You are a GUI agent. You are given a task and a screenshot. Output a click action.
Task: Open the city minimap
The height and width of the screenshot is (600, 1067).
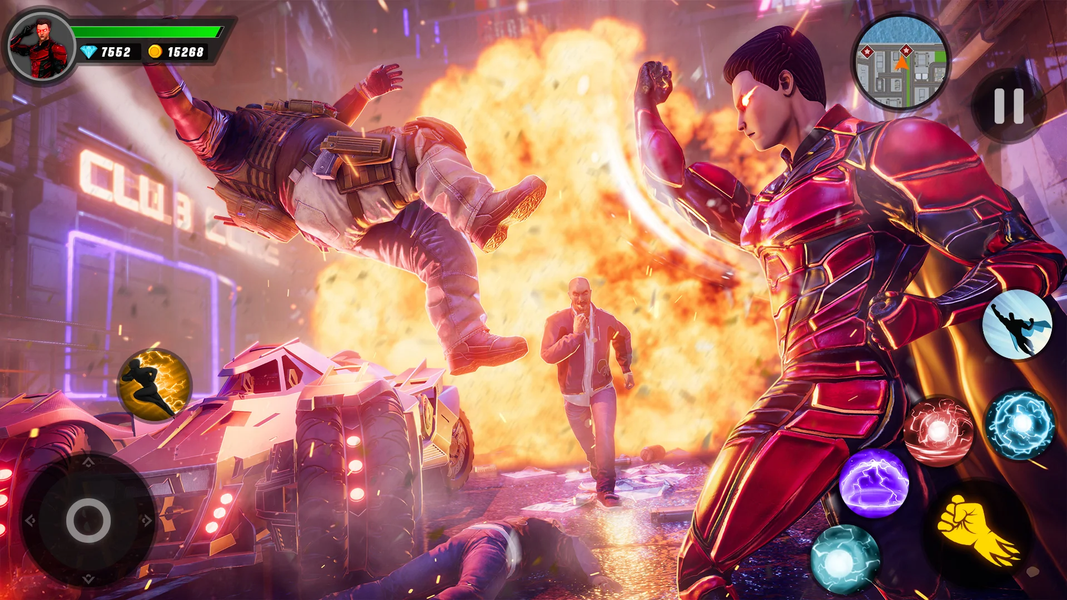tap(900, 62)
